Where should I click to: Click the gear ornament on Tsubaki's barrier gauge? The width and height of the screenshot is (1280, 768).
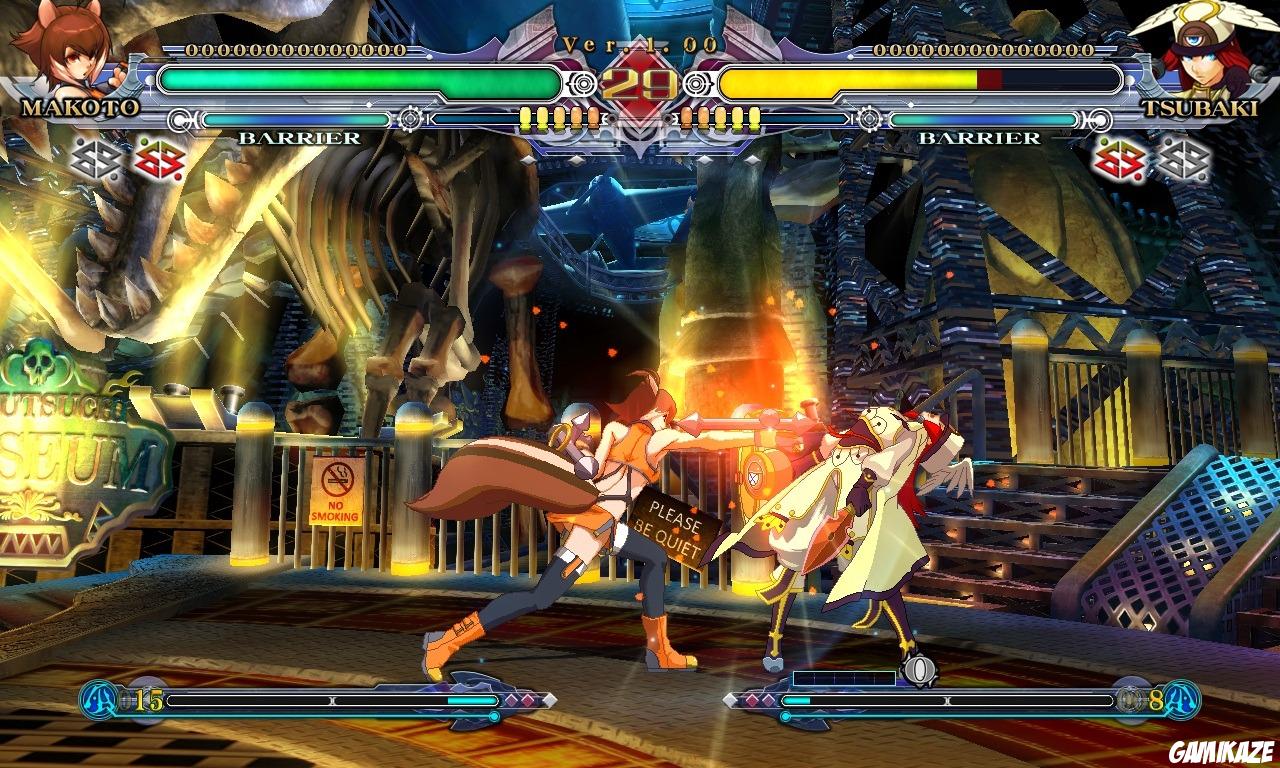[871, 118]
